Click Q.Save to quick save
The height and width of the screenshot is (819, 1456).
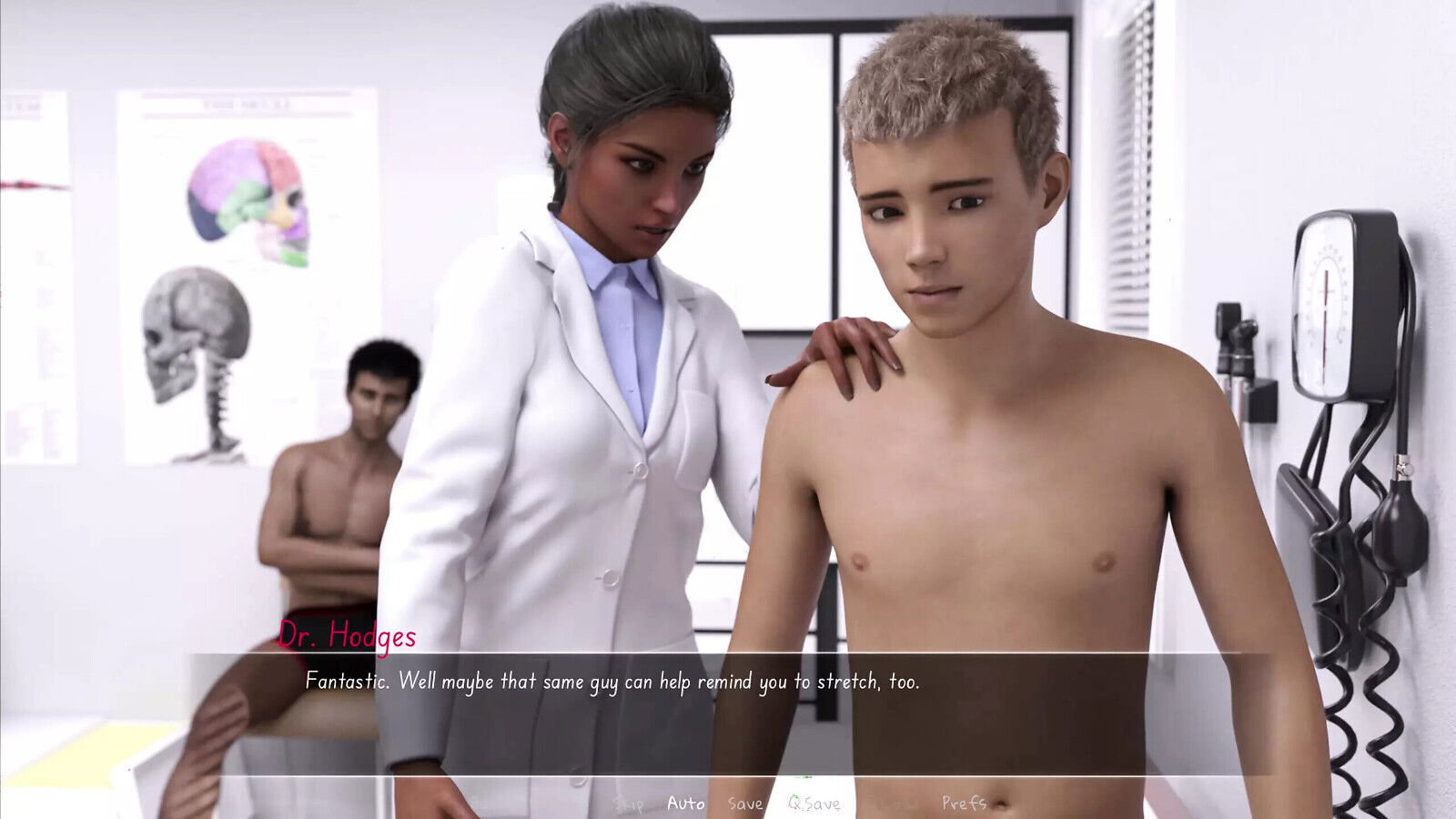[x=814, y=803]
